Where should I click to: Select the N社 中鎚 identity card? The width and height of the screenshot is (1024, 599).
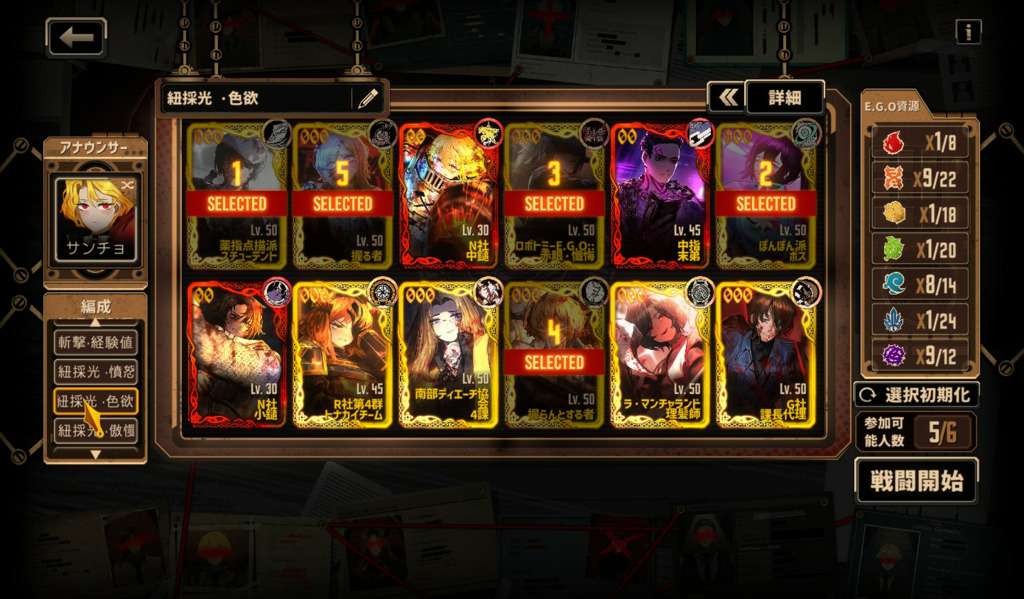[x=448, y=195]
